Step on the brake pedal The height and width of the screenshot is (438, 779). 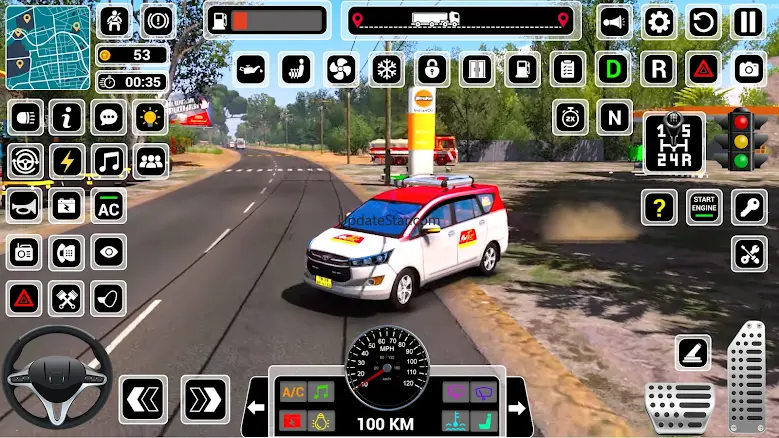[679, 406]
